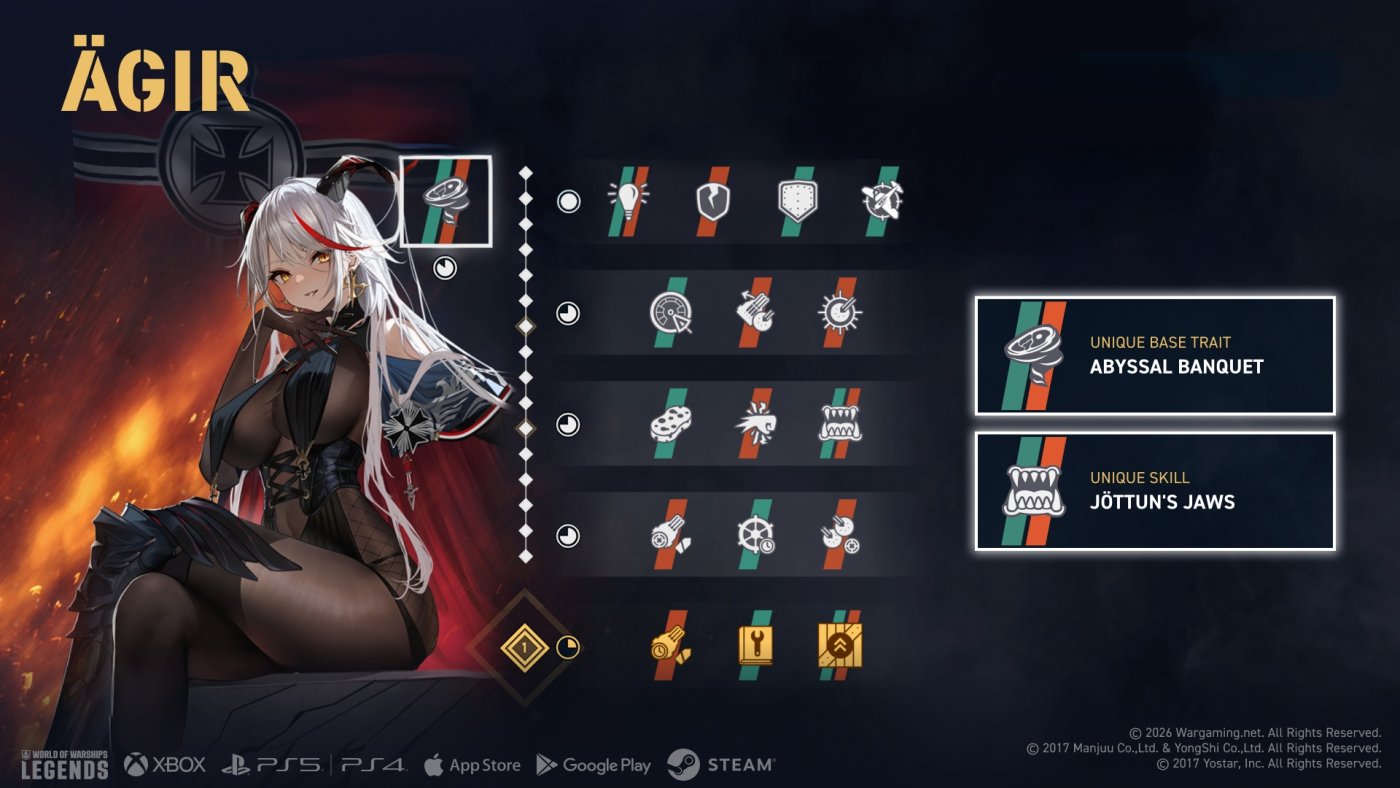Select the cracked shield skill

[712, 201]
